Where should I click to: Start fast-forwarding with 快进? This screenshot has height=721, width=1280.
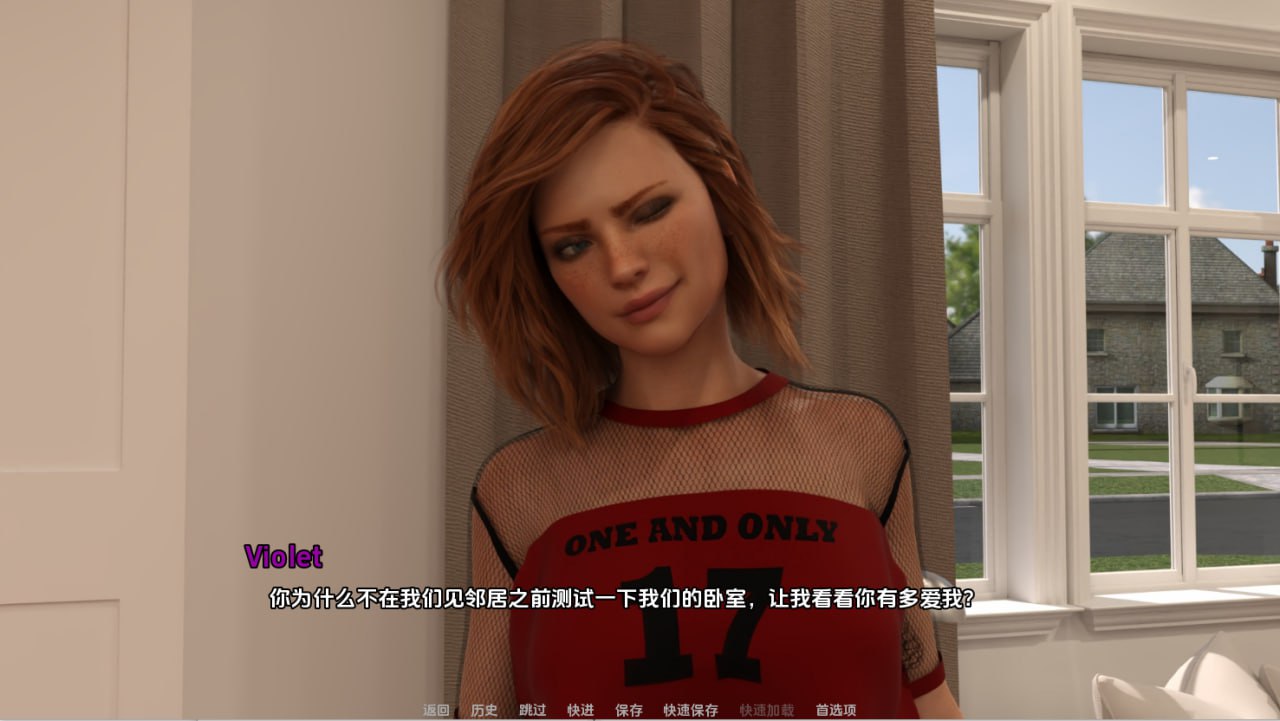(580, 709)
